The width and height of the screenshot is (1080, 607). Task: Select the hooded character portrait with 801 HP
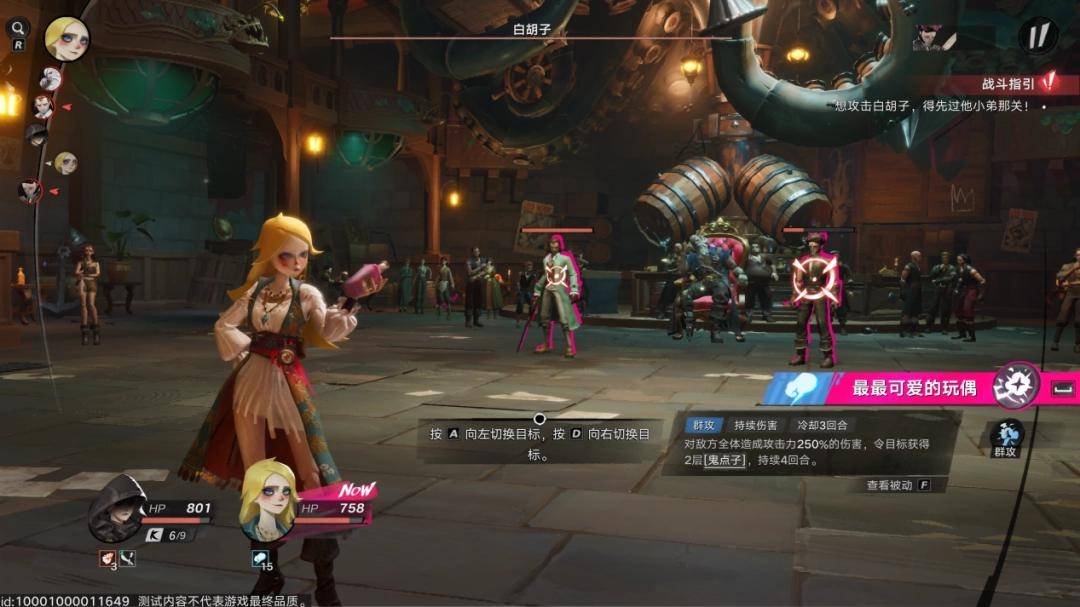coord(117,509)
